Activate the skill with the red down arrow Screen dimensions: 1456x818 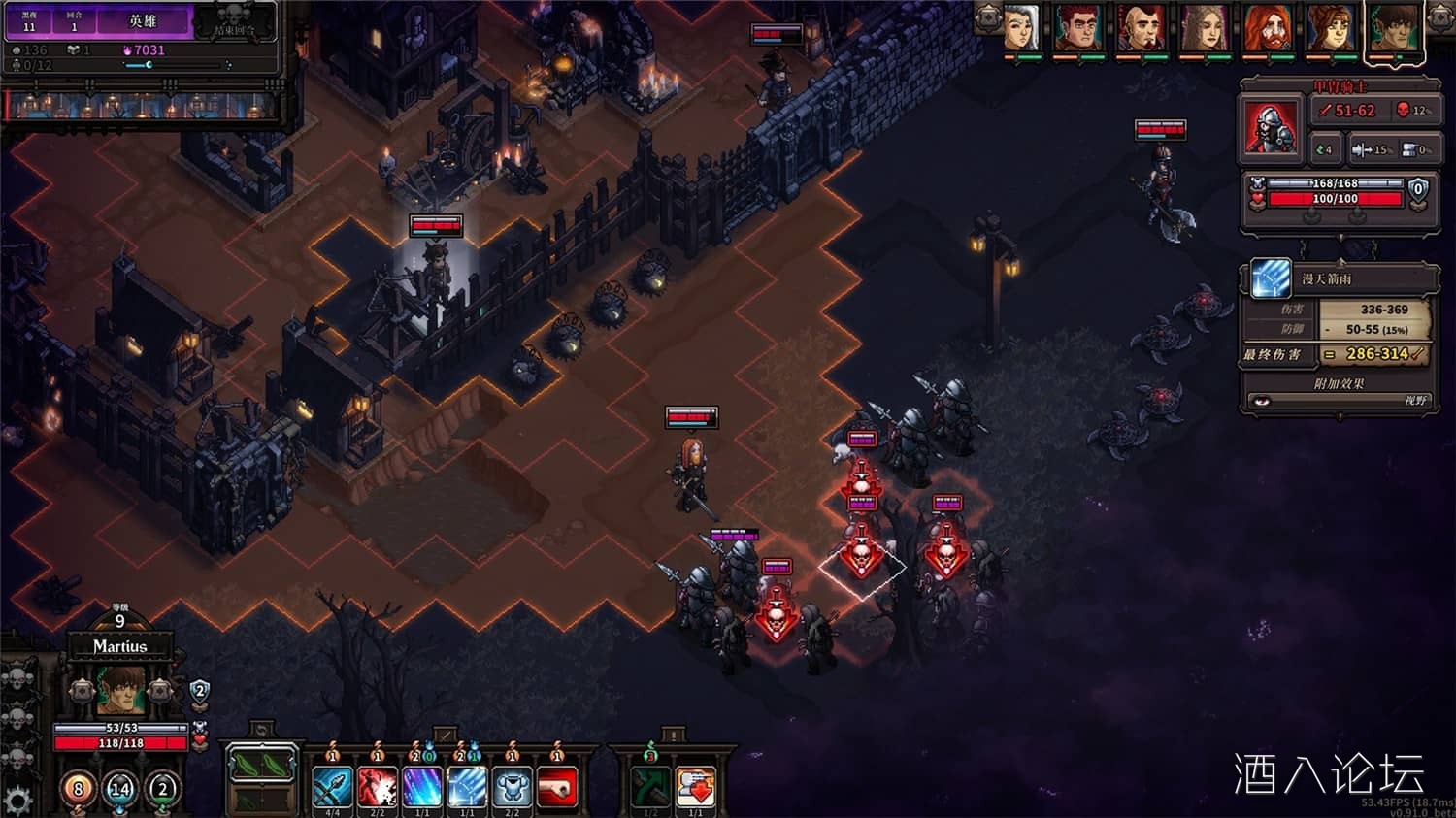(x=695, y=787)
